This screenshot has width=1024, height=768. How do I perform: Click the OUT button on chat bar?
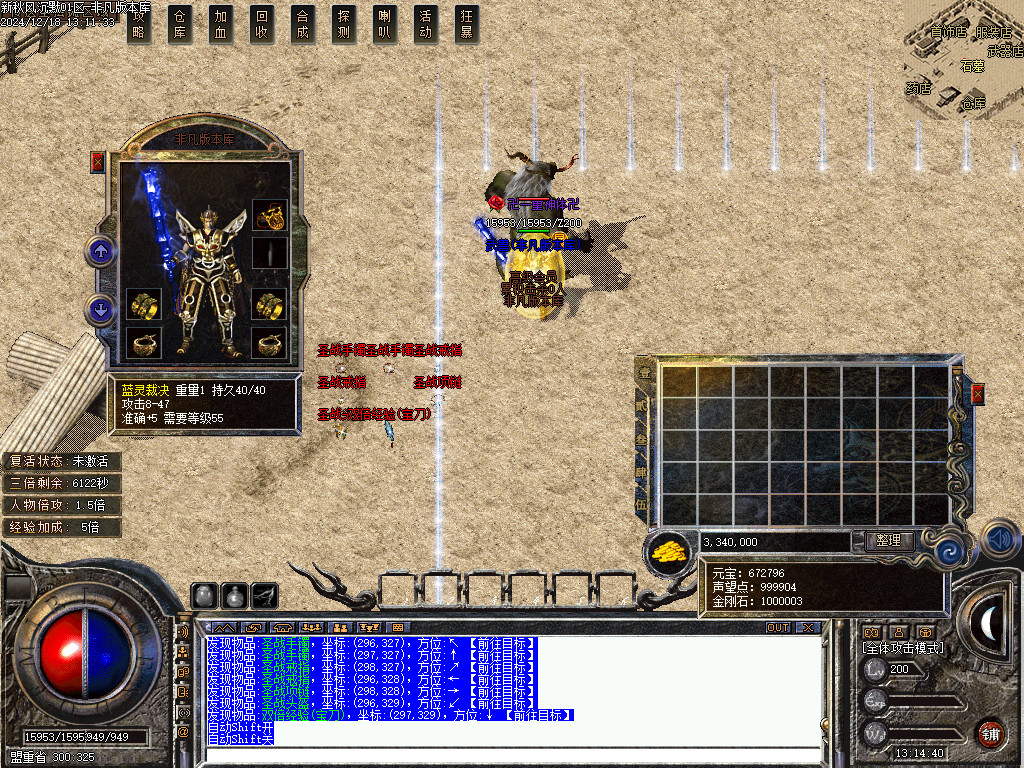tap(778, 627)
